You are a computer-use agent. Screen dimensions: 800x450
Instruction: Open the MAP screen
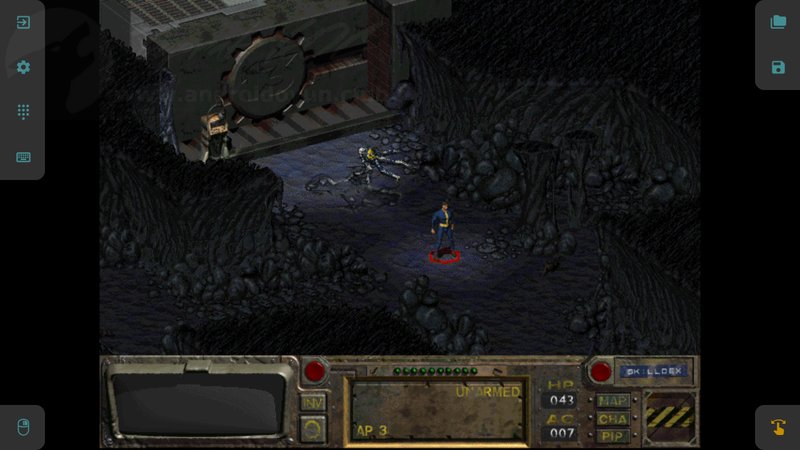tap(613, 401)
